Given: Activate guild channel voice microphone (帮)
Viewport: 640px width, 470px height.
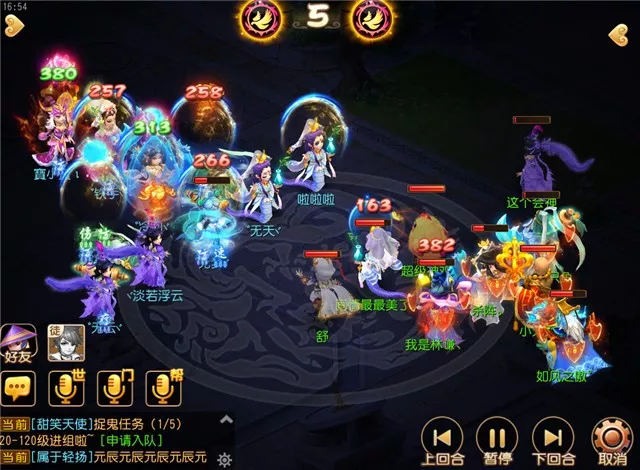Looking at the screenshot, I should [x=162, y=387].
